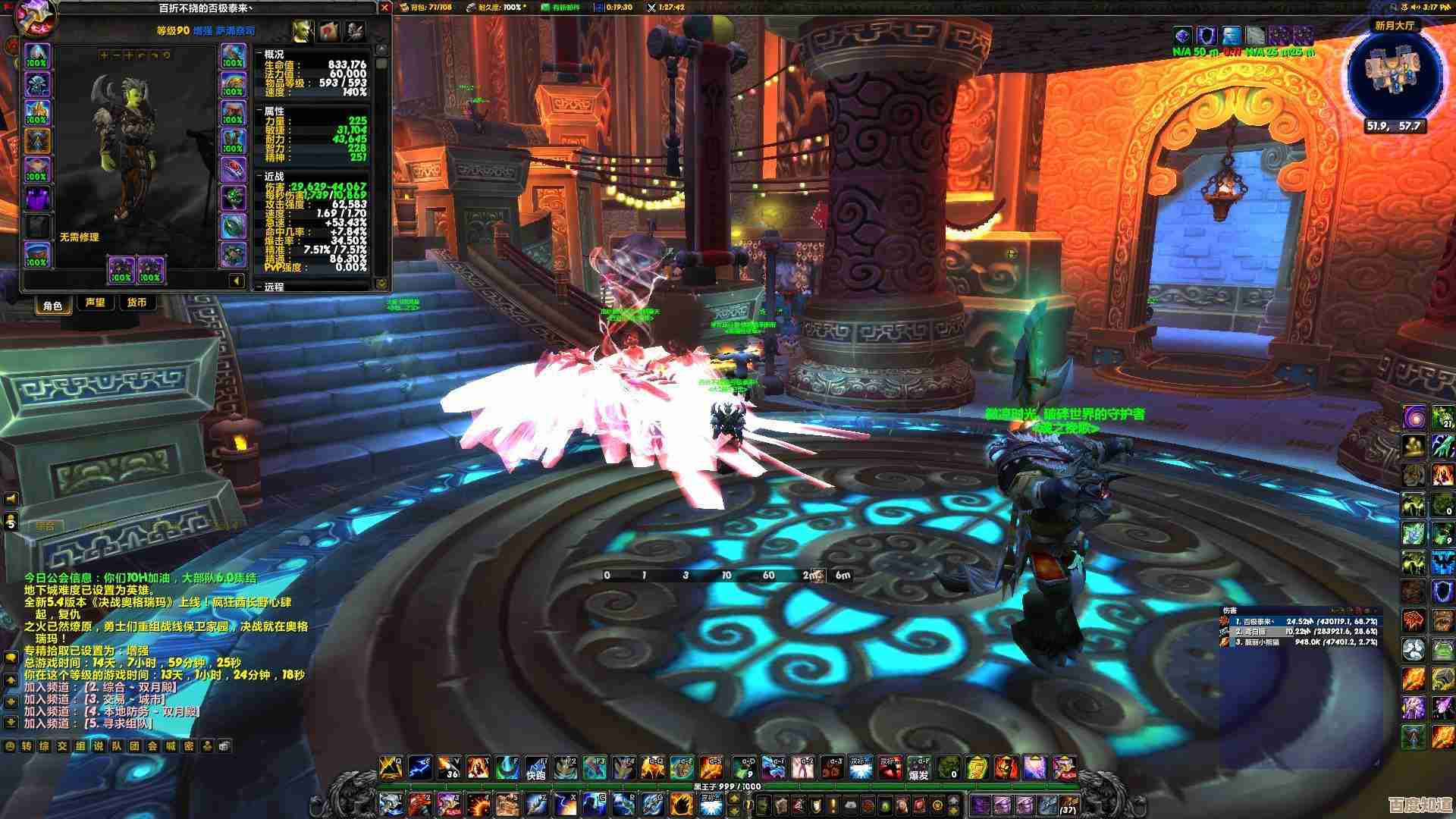Open the chat speech bubble menu
The width and height of the screenshot is (1456, 819).
point(11,657)
